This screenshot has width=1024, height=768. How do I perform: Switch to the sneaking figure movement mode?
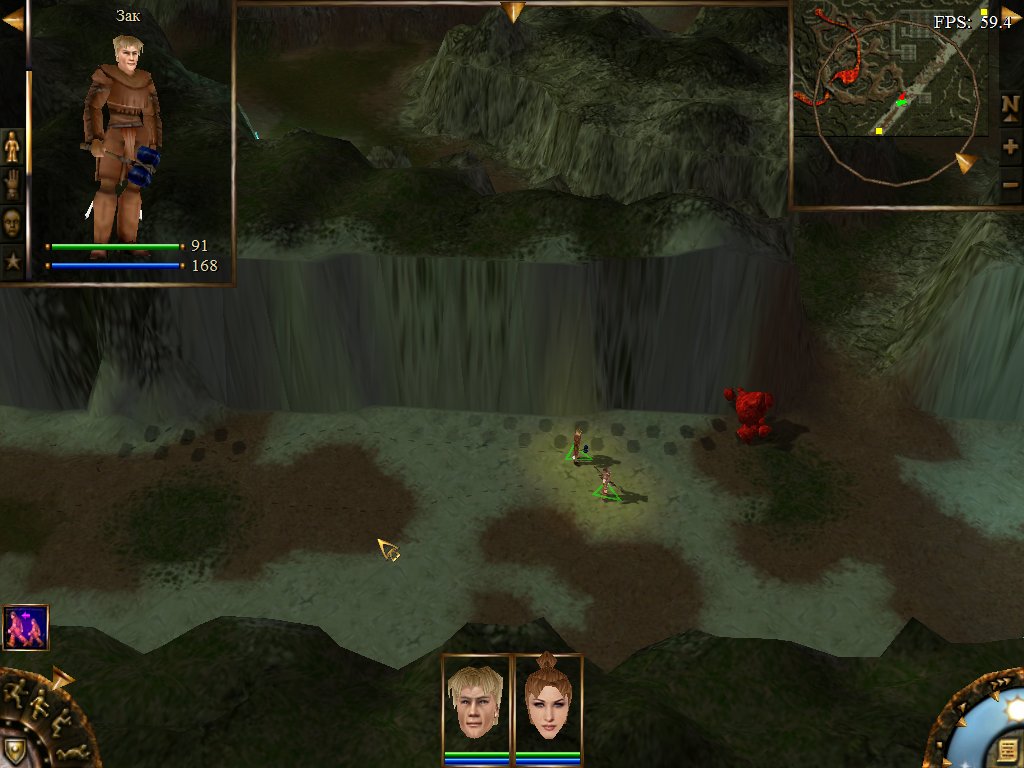(58, 721)
